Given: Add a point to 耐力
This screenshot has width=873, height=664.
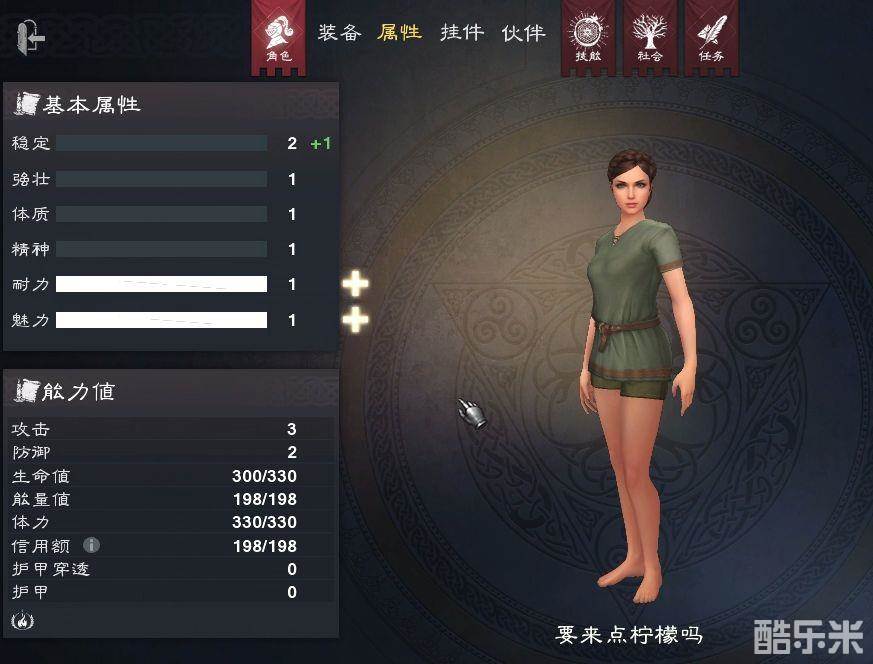Looking at the screenshot, I should click(355, 284).
